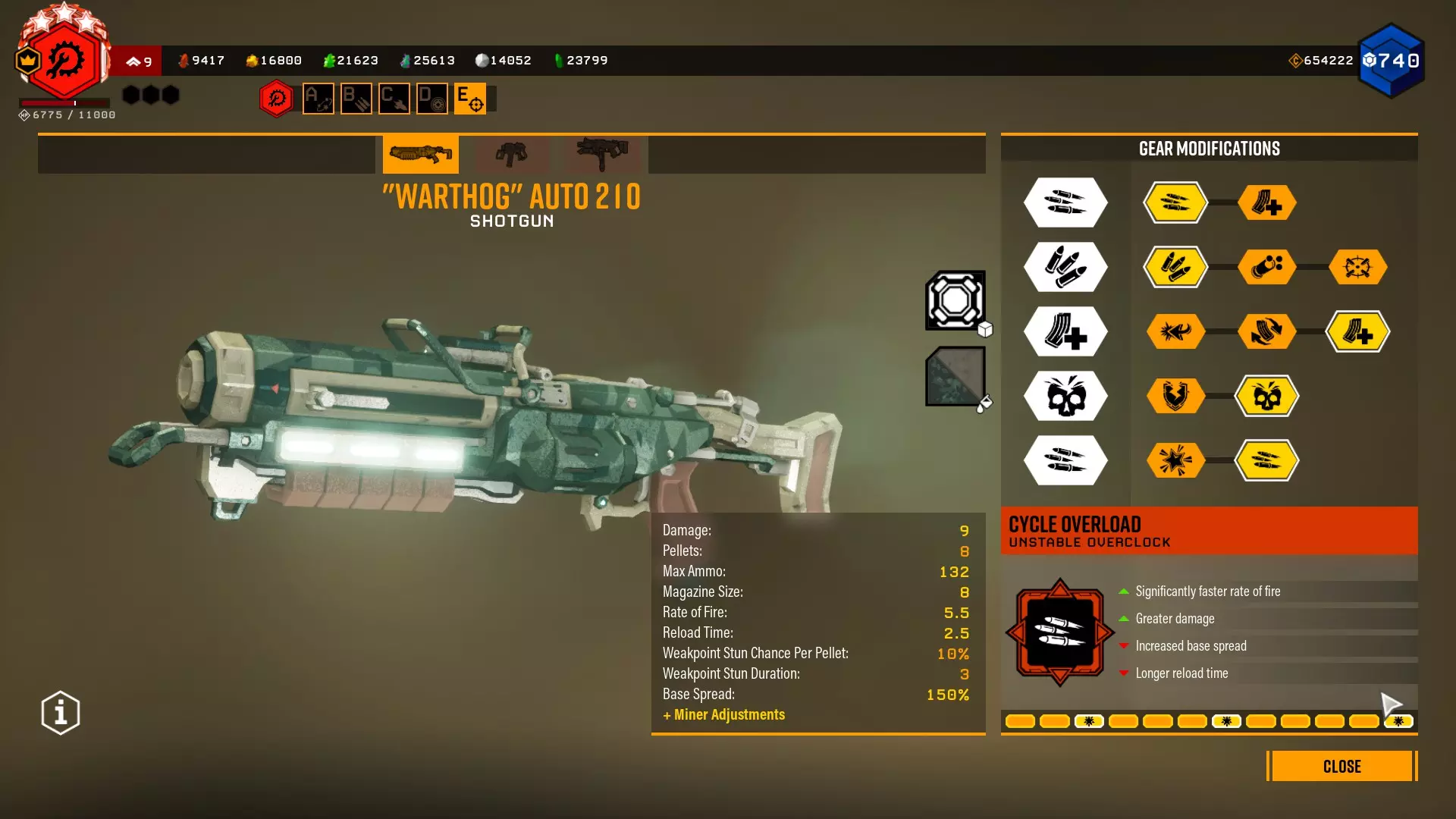The image size is (1456, 819).
Task: Switch to loadout C
Action: (394, 99)
